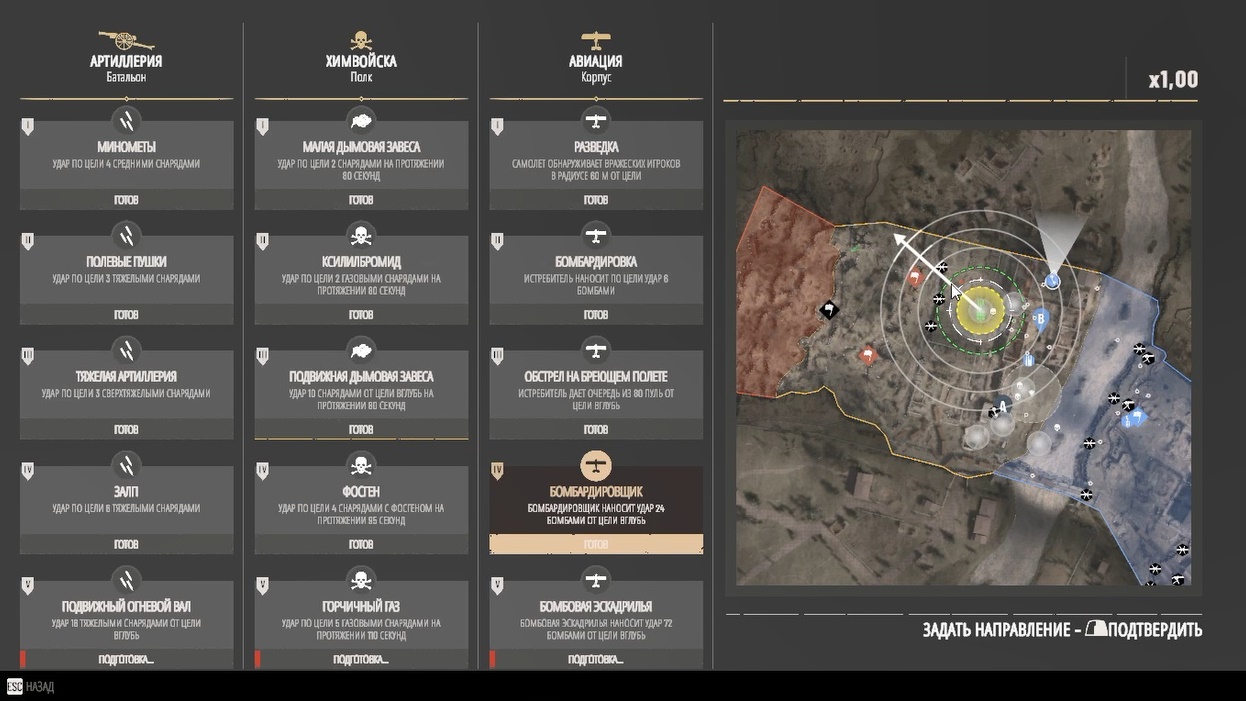The width and height of the screenshot is (1246, 701).
Task: Pick the Залп artillery barrage
Action: 126,502
